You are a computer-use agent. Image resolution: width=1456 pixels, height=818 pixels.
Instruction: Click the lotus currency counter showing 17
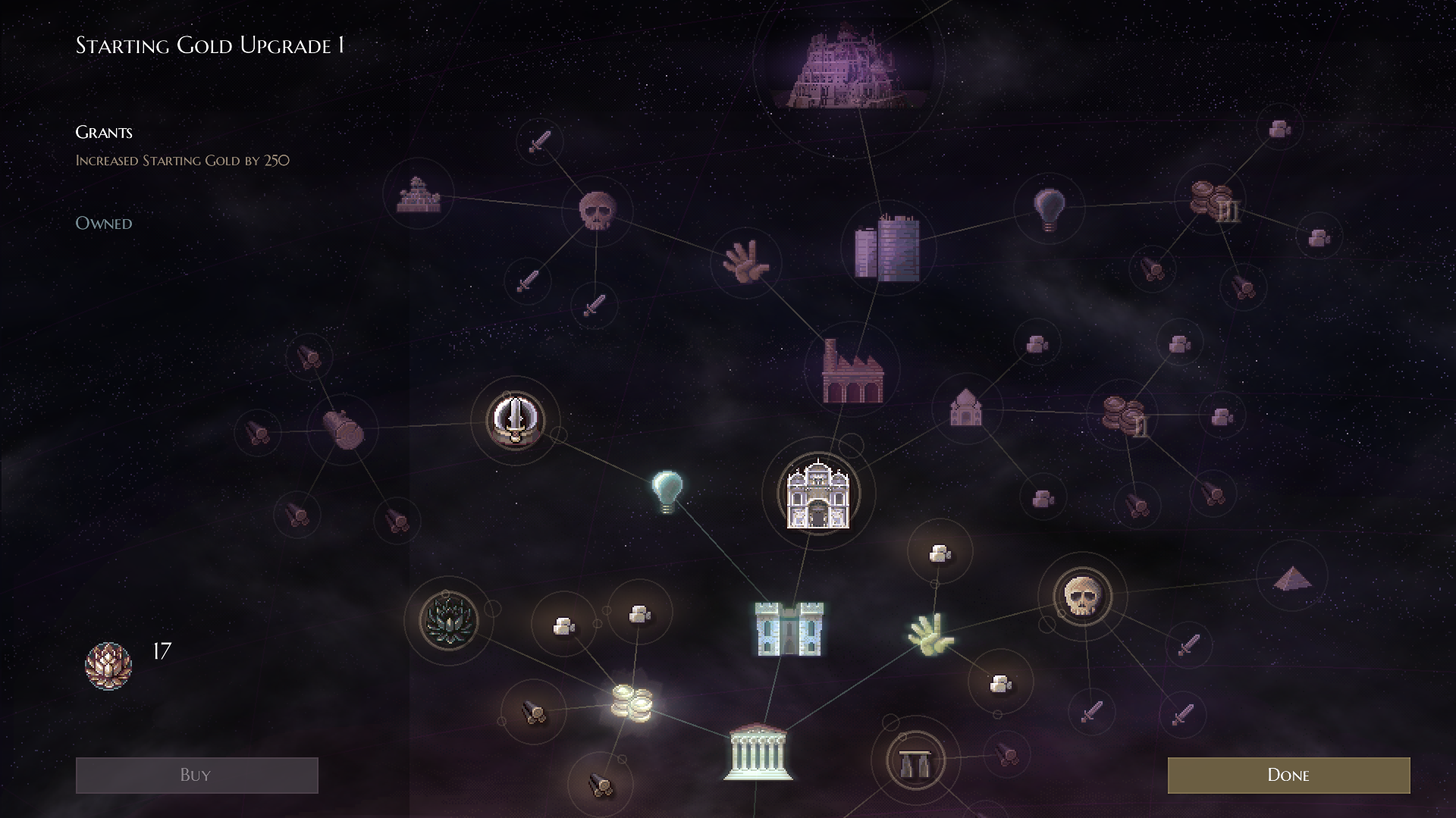109,665
